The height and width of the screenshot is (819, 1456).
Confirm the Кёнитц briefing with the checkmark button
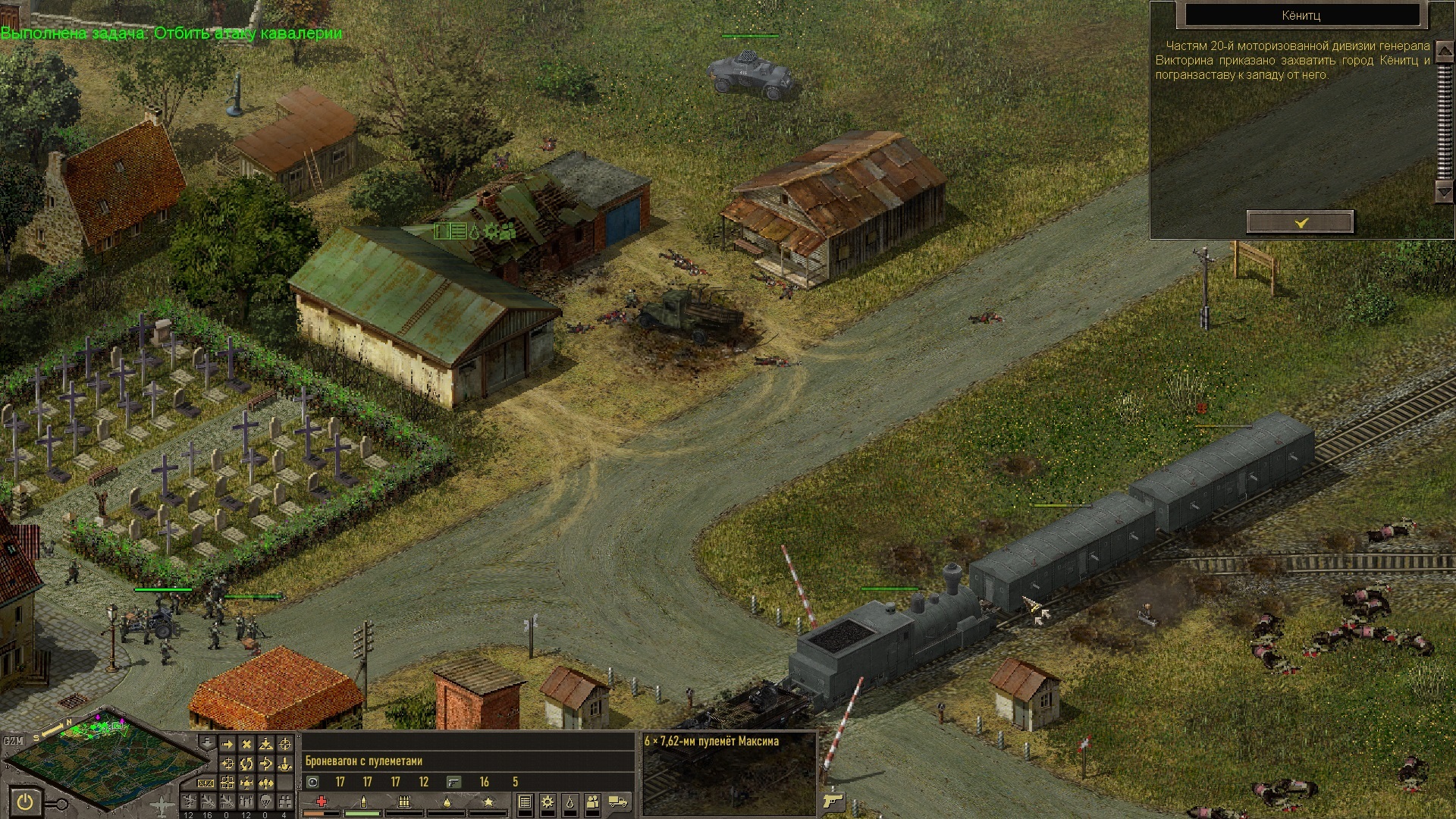pyautogui.click(x=1300, y=222)
